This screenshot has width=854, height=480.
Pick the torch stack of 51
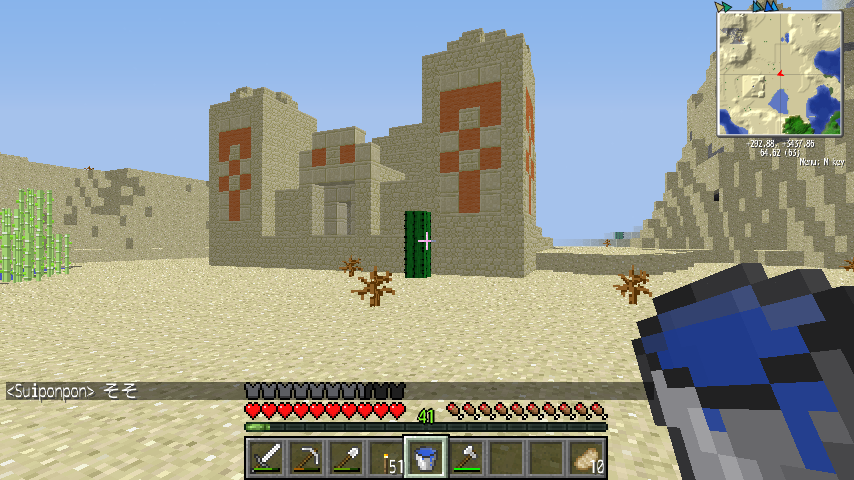click(x=385, y=459)
